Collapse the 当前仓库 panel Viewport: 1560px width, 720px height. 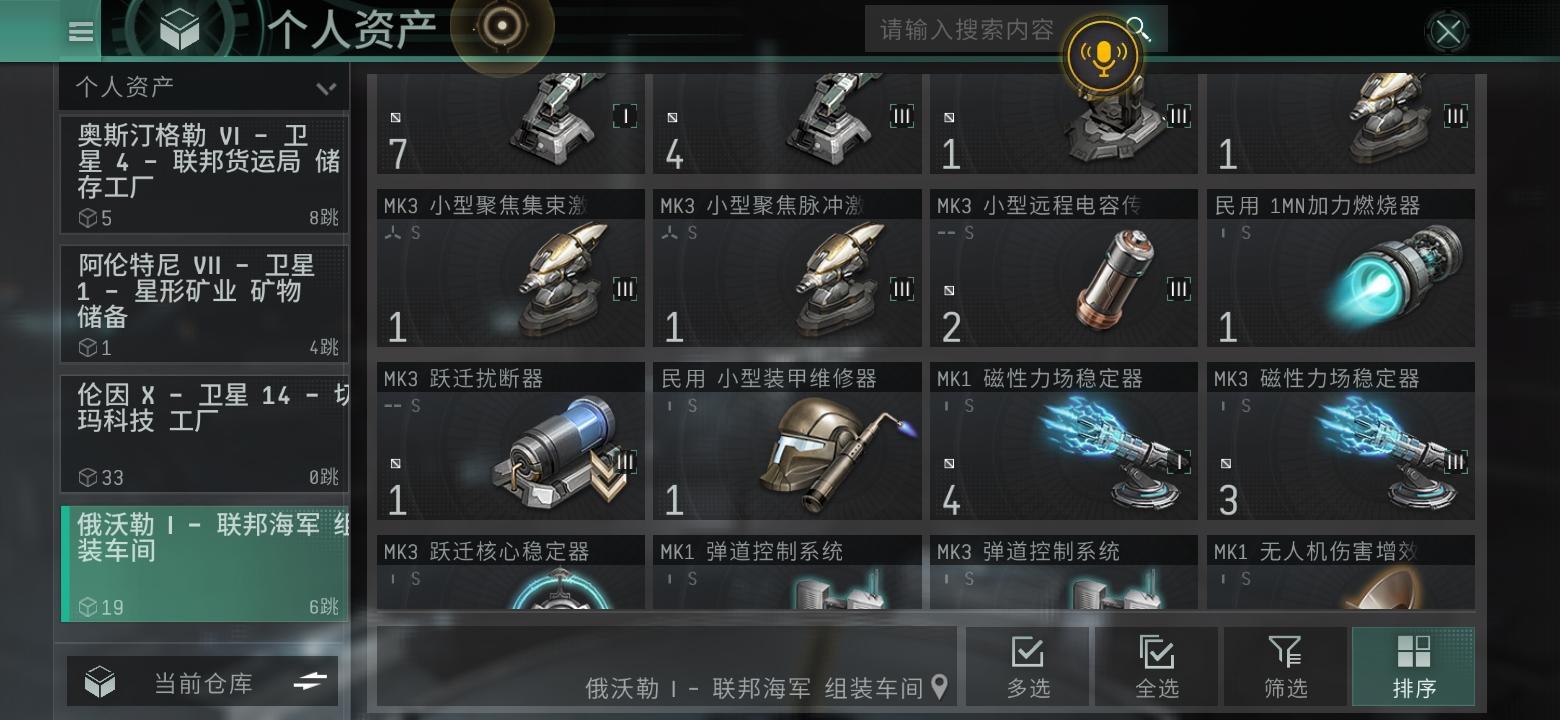click(203, 681)
